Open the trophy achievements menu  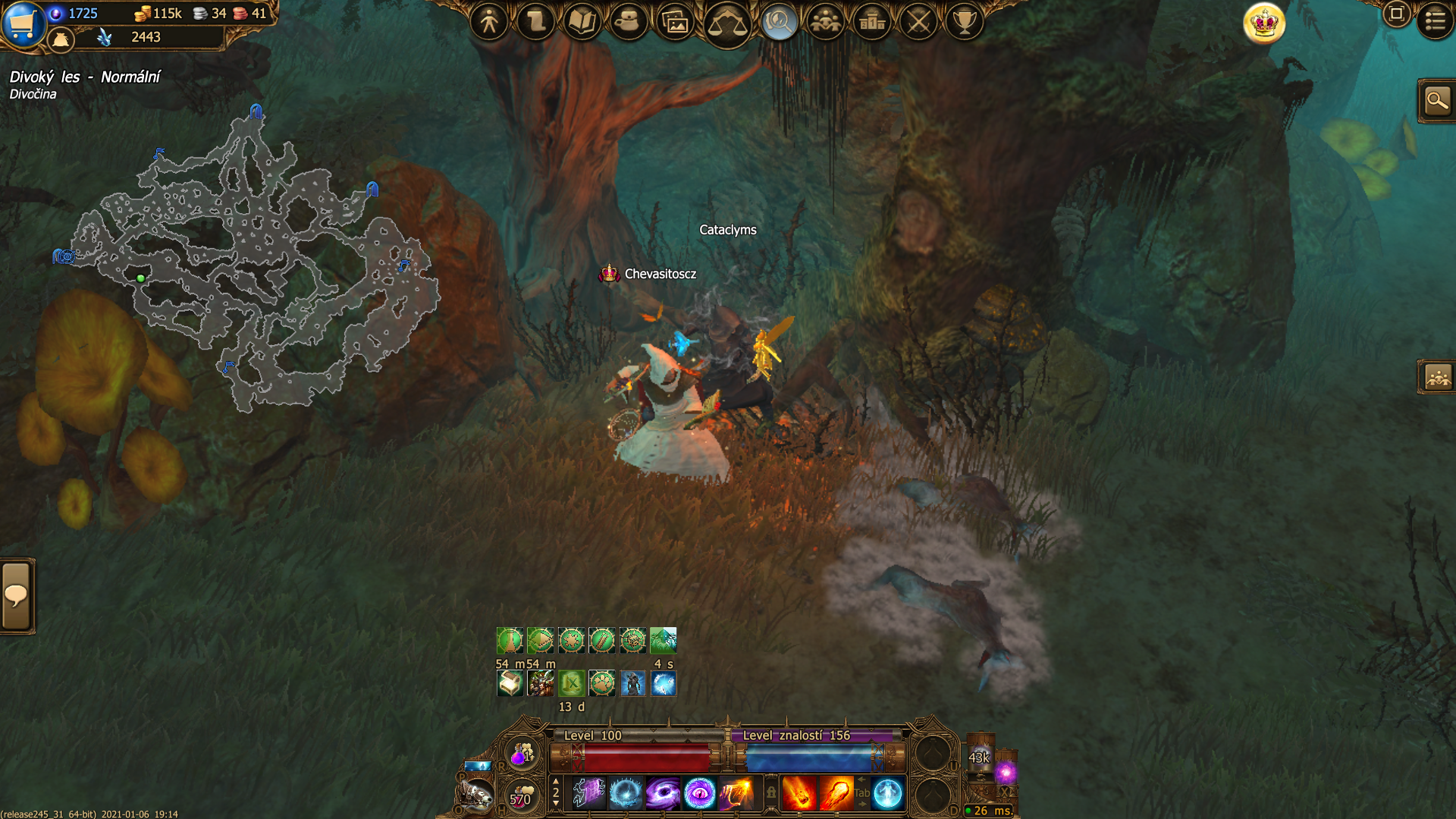(965, 22)
